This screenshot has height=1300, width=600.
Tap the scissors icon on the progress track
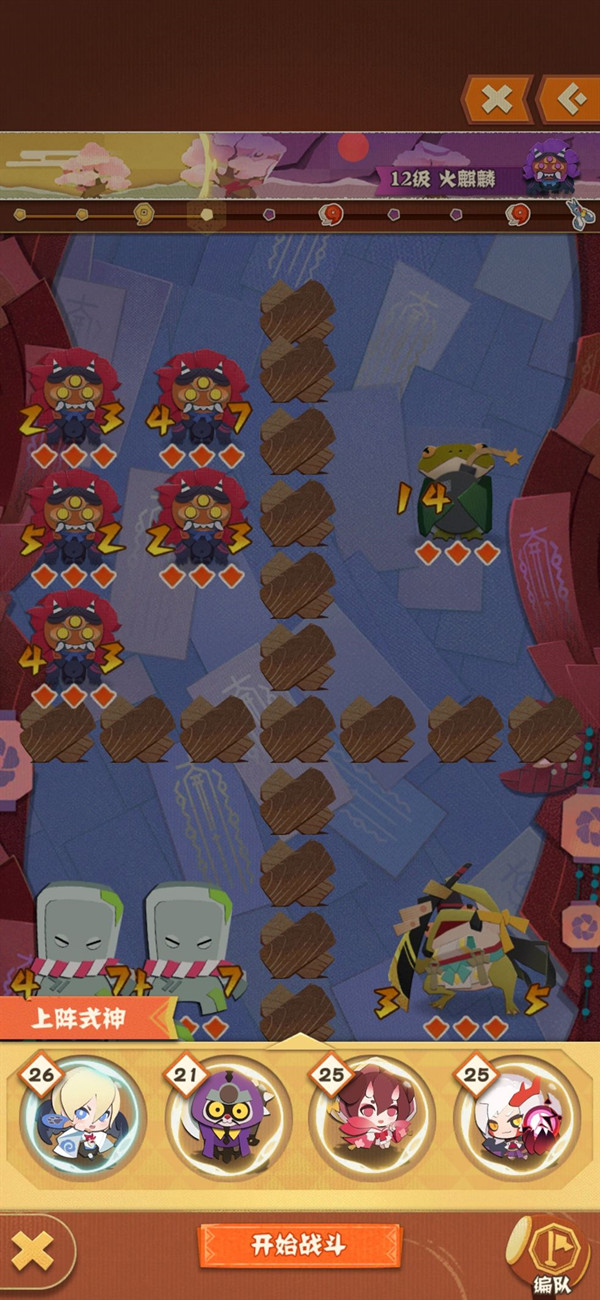(578, 214)
